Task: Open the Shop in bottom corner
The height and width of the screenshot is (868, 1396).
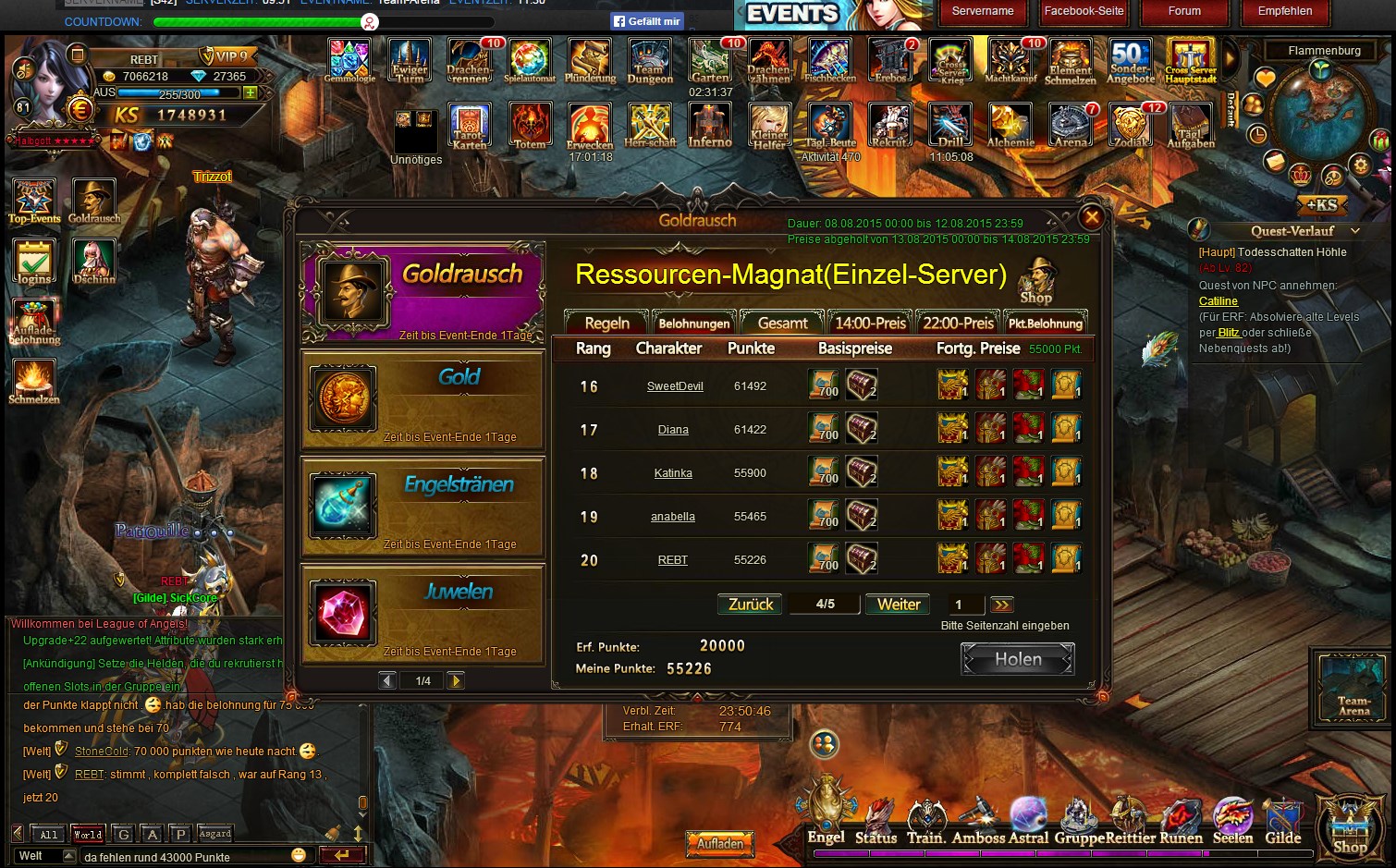Action: (x=1350, y=827)
